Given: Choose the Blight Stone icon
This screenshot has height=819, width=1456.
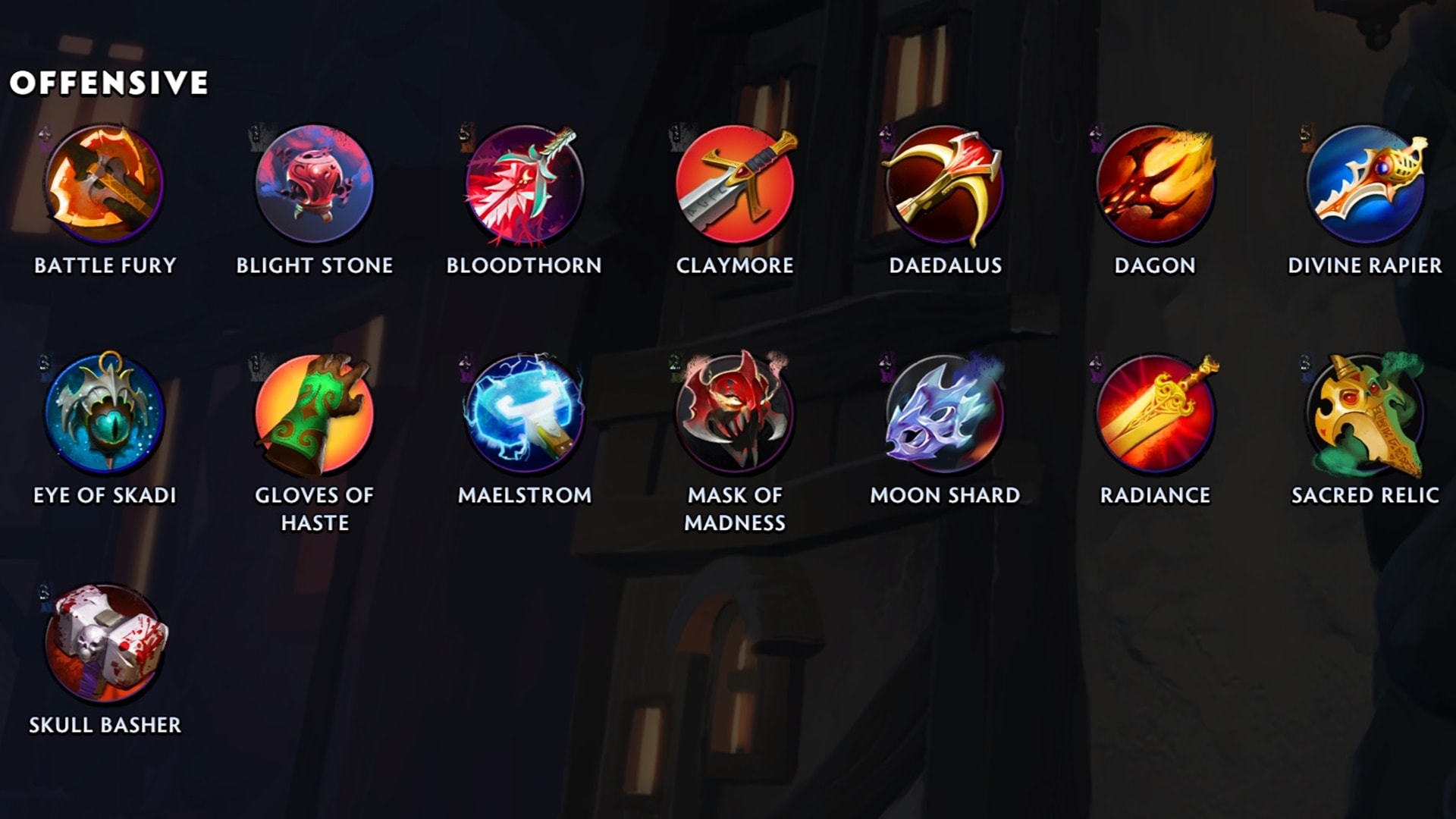Looking at the screenshot, I should [315, 184].
